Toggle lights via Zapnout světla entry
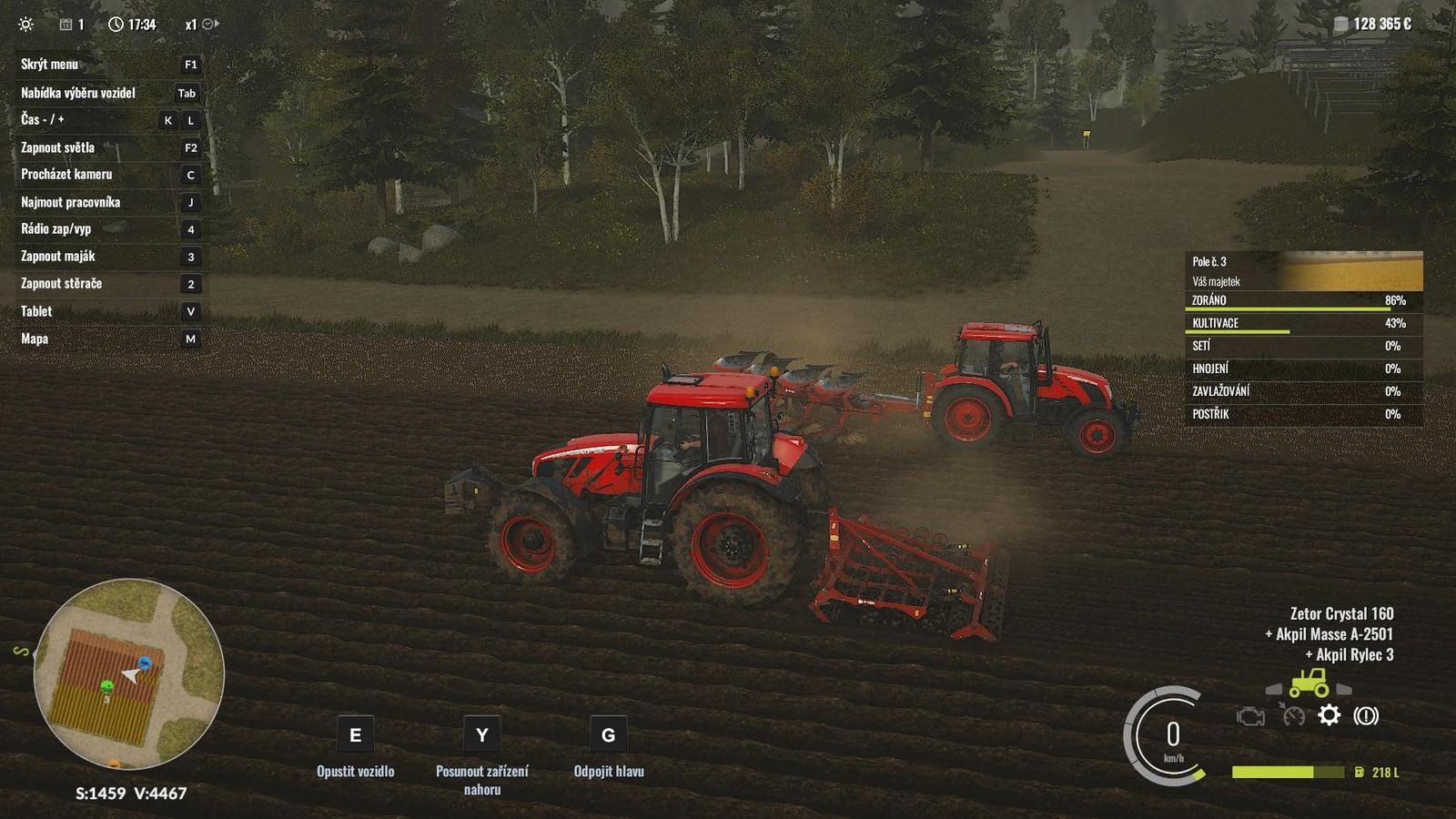 59,147
